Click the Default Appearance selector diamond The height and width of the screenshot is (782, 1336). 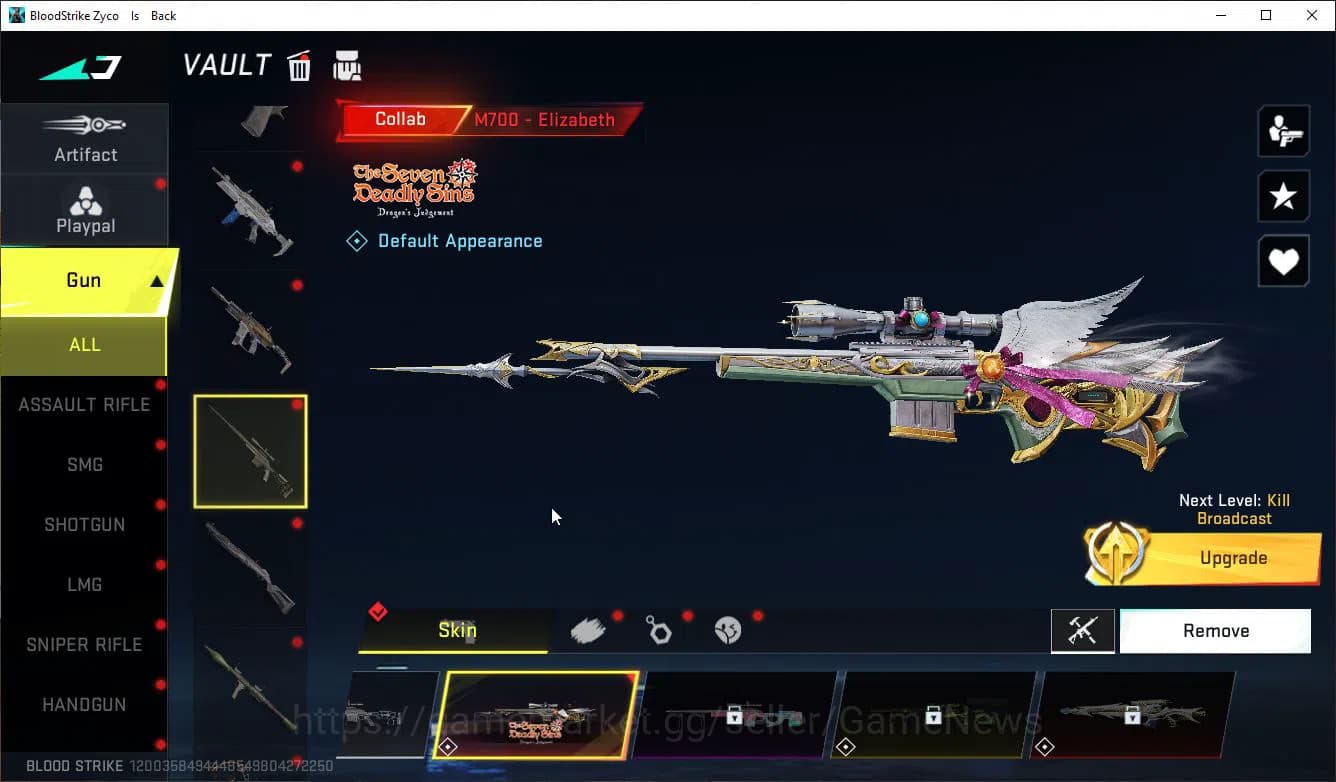tap(357, 240)
